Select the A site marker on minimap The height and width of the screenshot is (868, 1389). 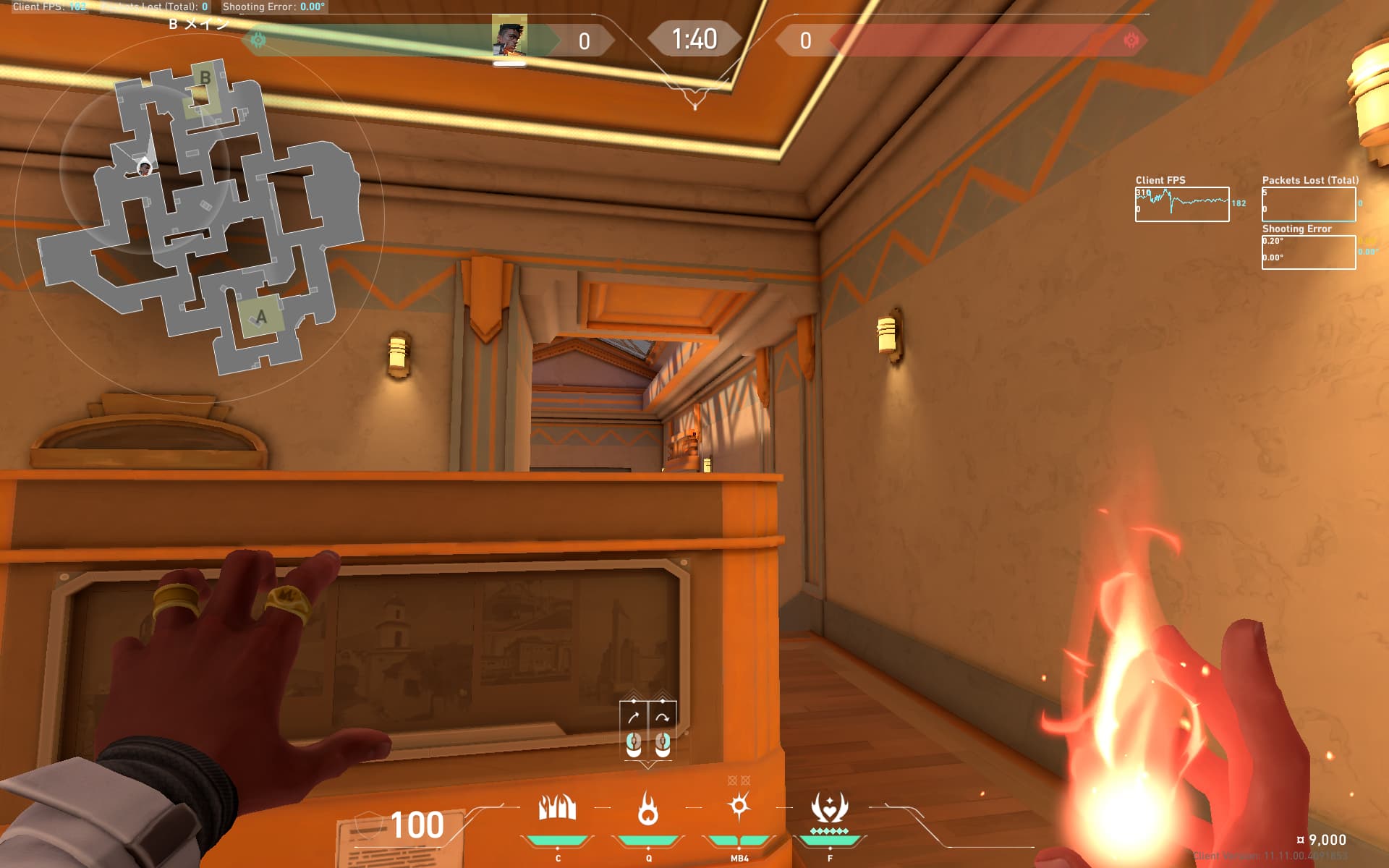point(261,317)
